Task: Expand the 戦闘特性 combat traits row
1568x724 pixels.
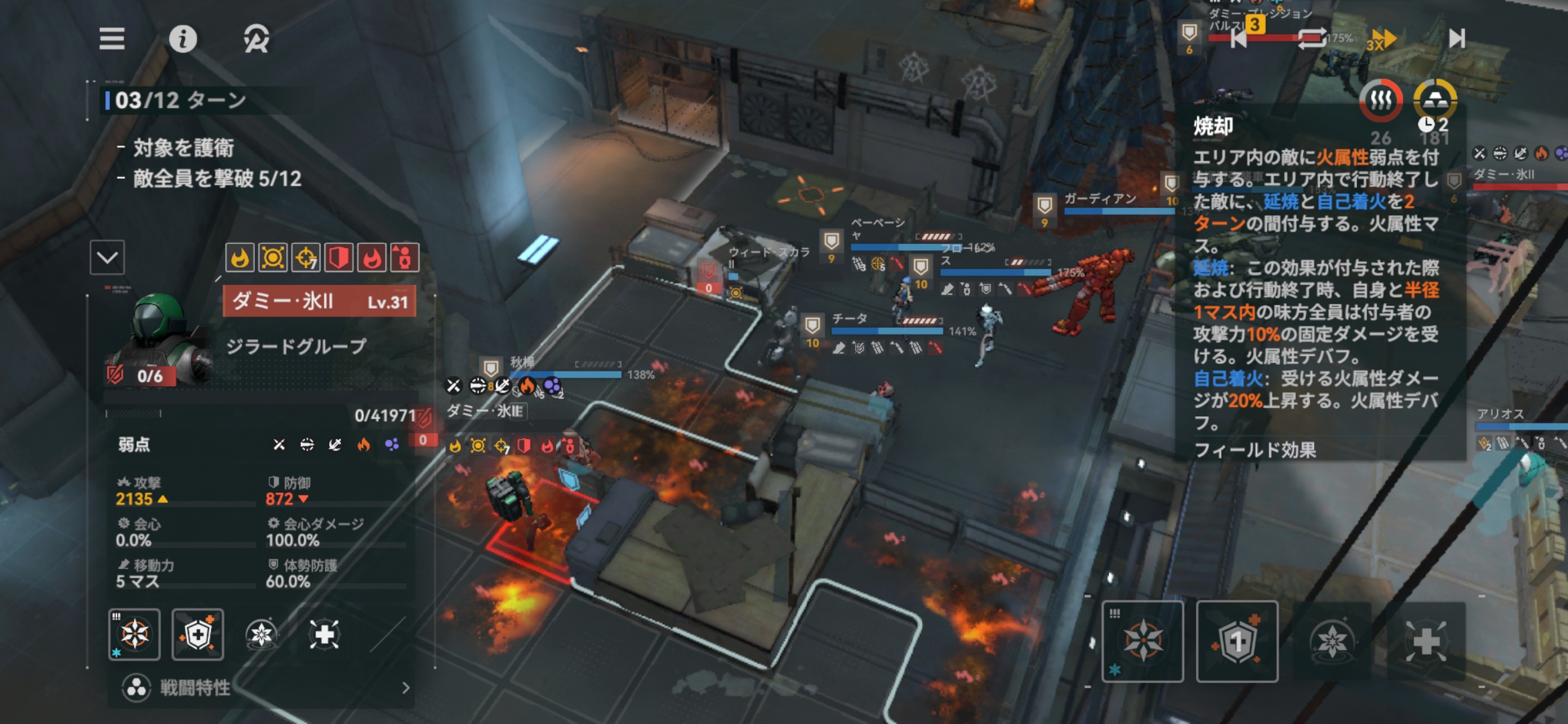Action: [268, 687]
